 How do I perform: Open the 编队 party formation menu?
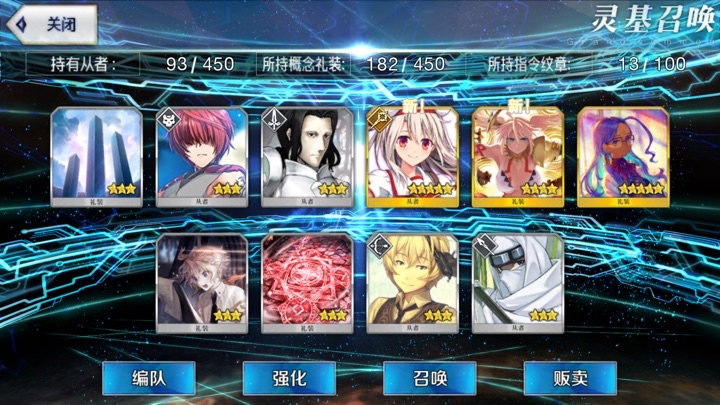tap(148, 378)
